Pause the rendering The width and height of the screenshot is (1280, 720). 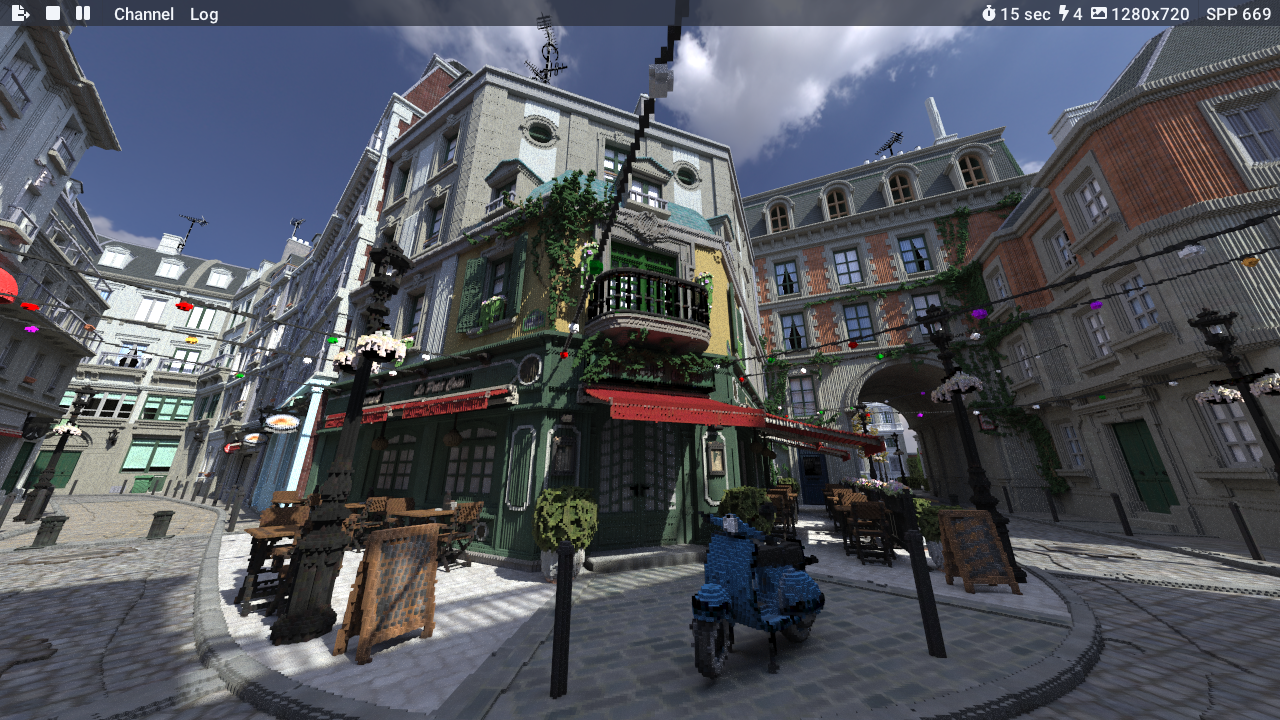tap(83, 13)
